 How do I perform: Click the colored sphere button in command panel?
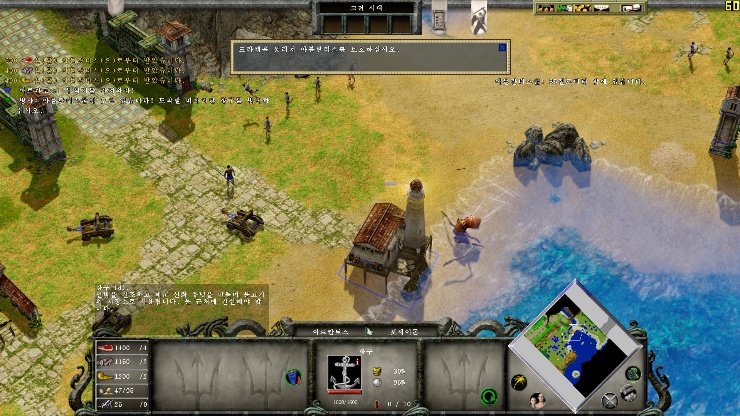[293, 377]
